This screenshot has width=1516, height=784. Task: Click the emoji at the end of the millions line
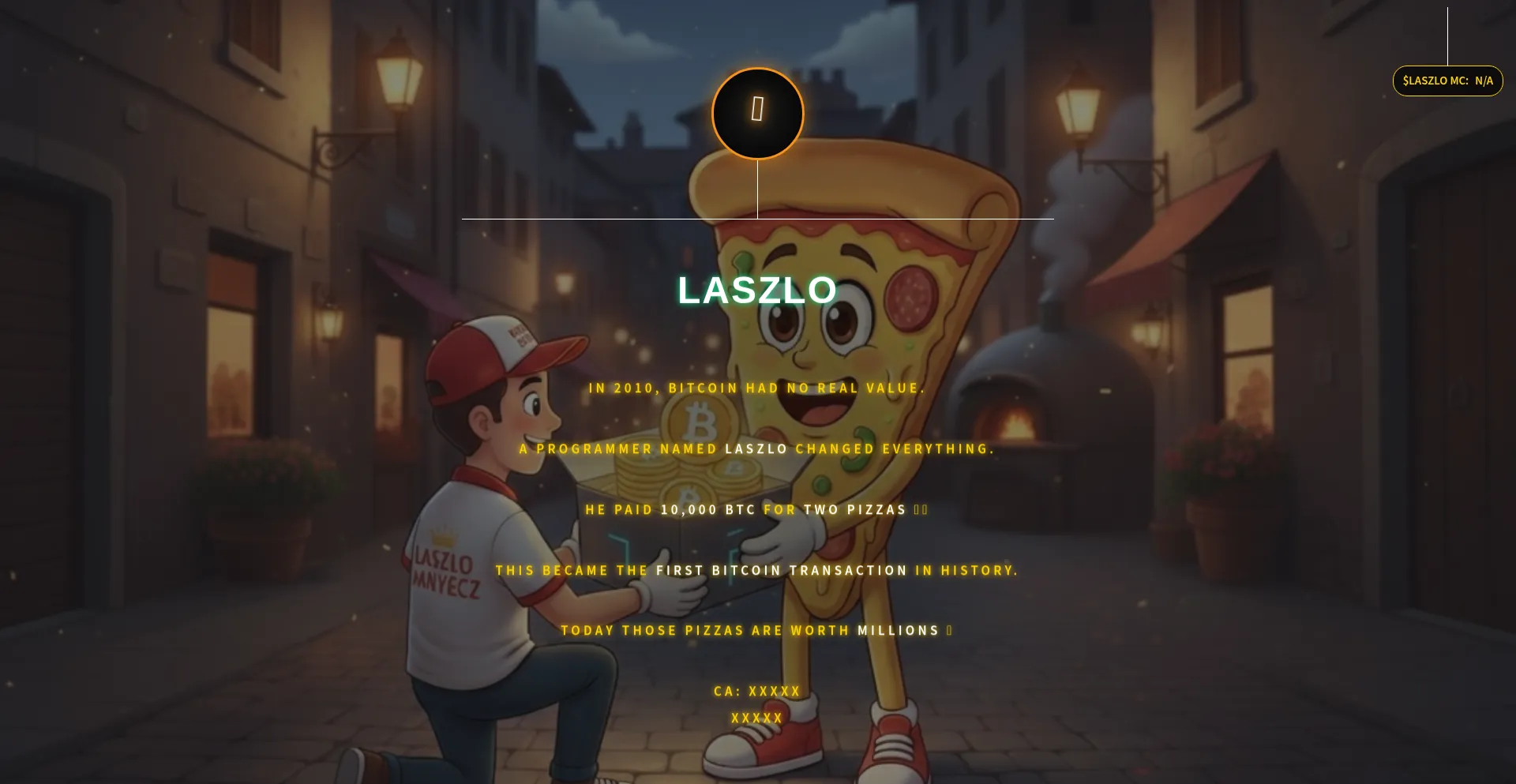click(947, 630)
